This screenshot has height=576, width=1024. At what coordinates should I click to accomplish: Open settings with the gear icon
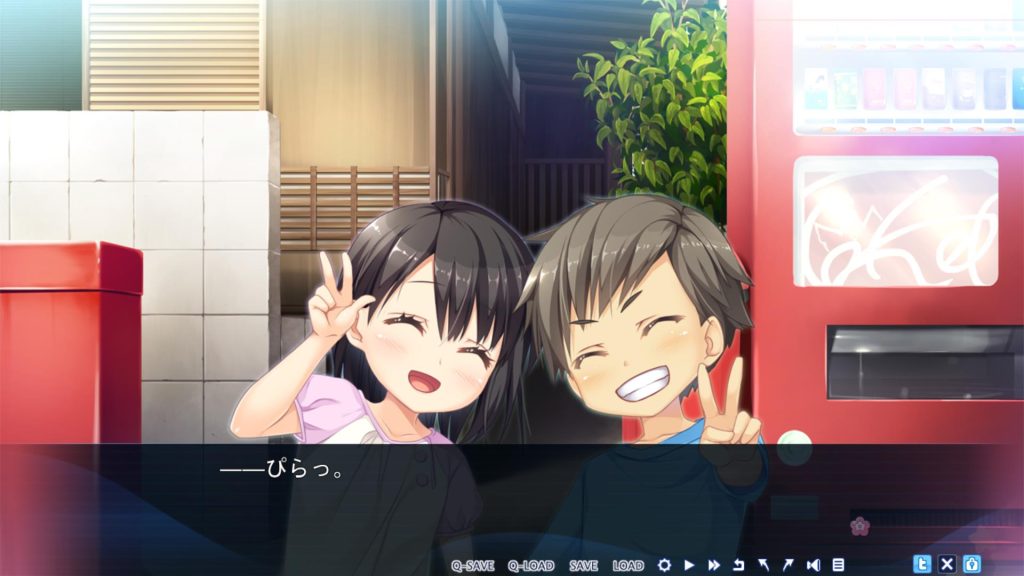click(664, 565)
